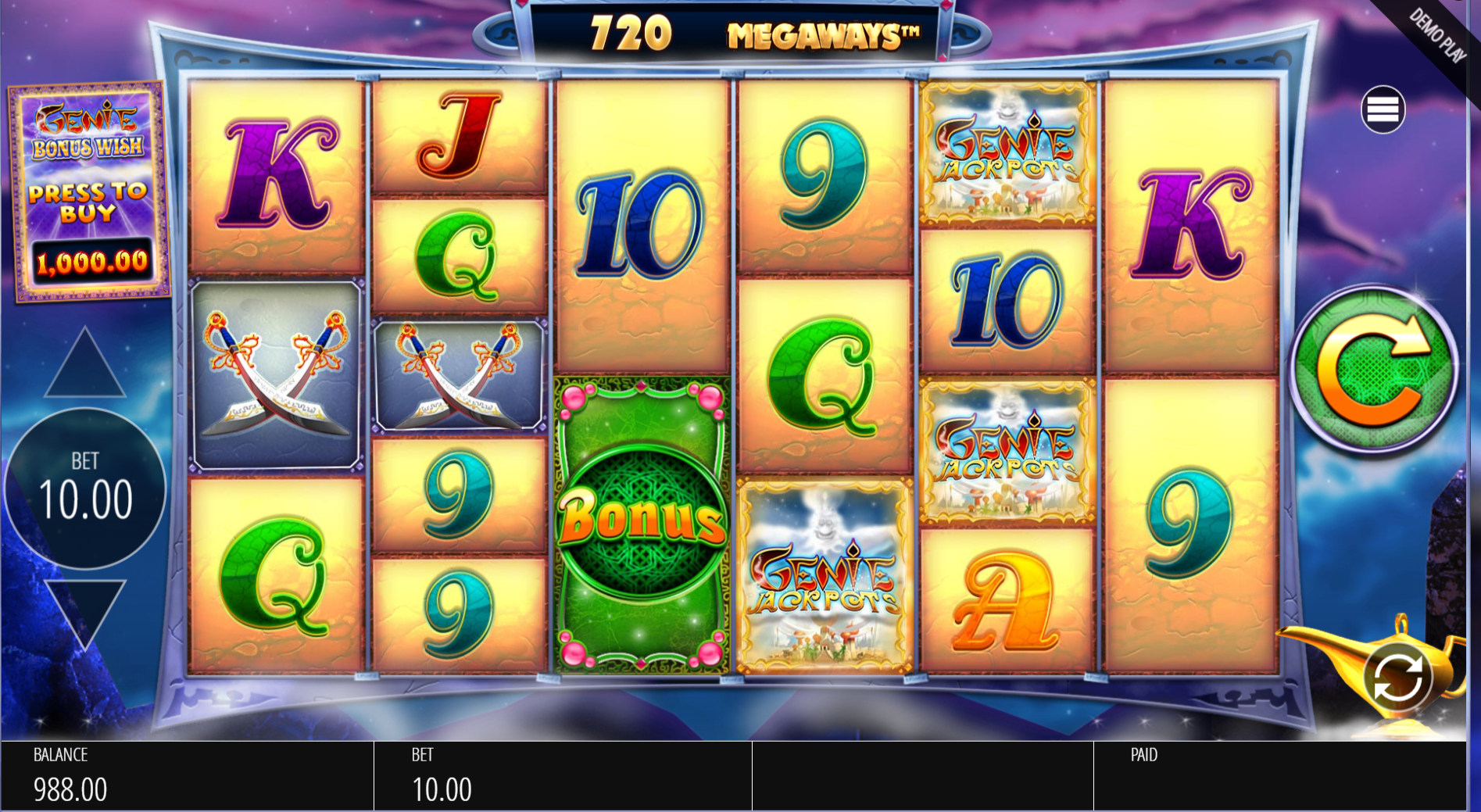This screenshot has height=812, width=1481.
Task: Spin the reels with the green arrow button
Action: 1373,370
